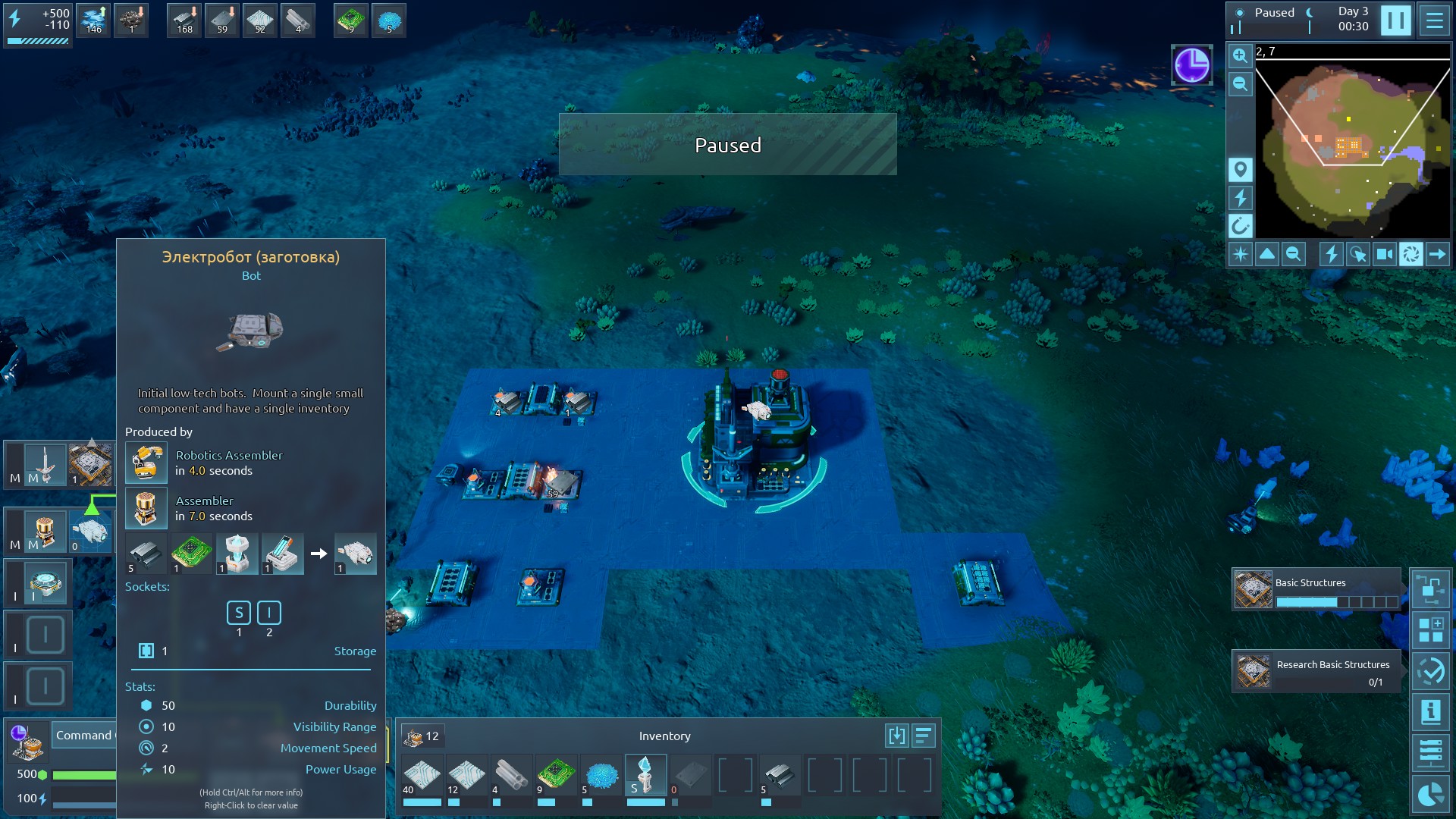Open the info panel button
The height and width of the screenshot is (819, 1456).
1430,712
